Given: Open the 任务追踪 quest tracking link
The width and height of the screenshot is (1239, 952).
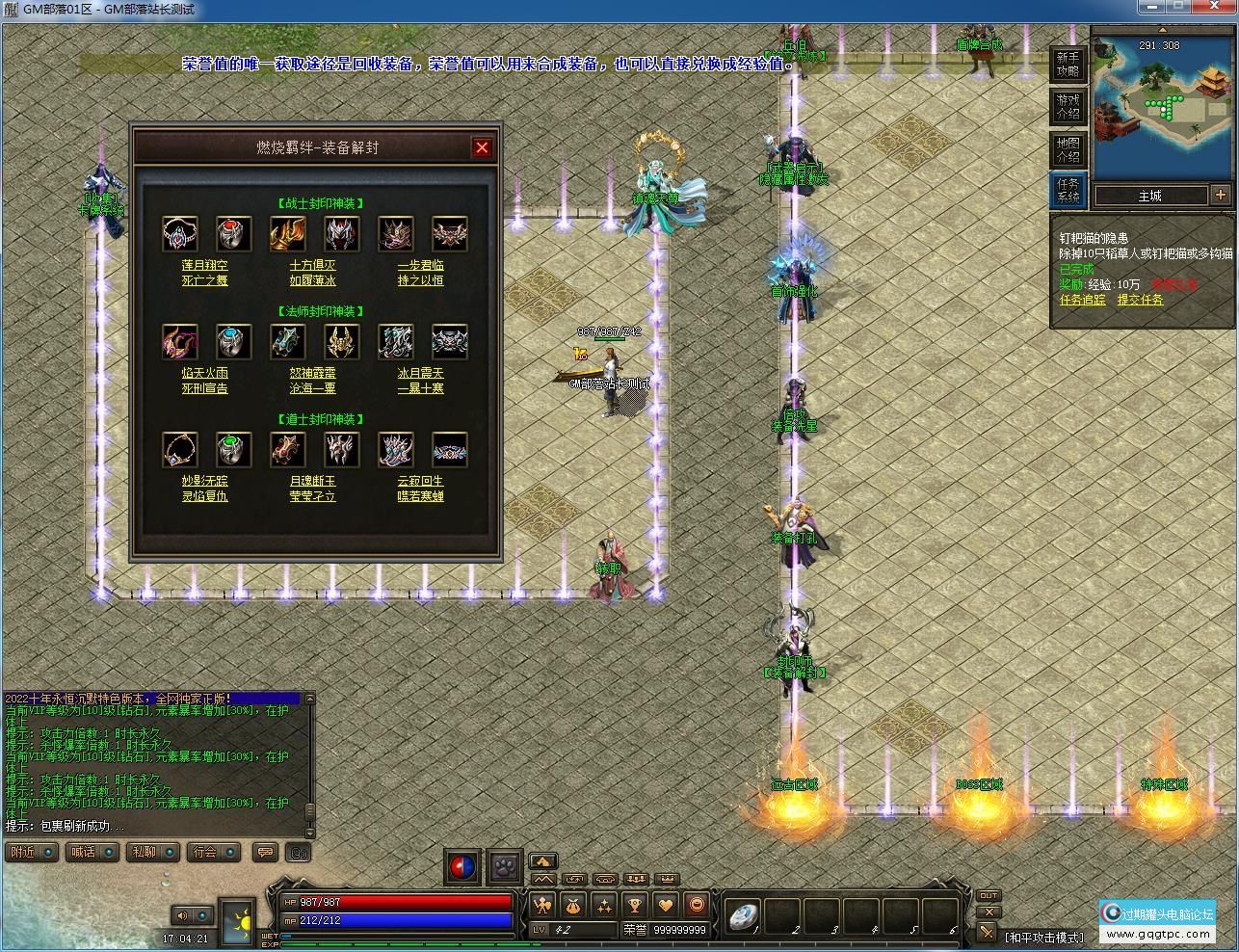Looking at the screenshot, I should point(1083,300).
